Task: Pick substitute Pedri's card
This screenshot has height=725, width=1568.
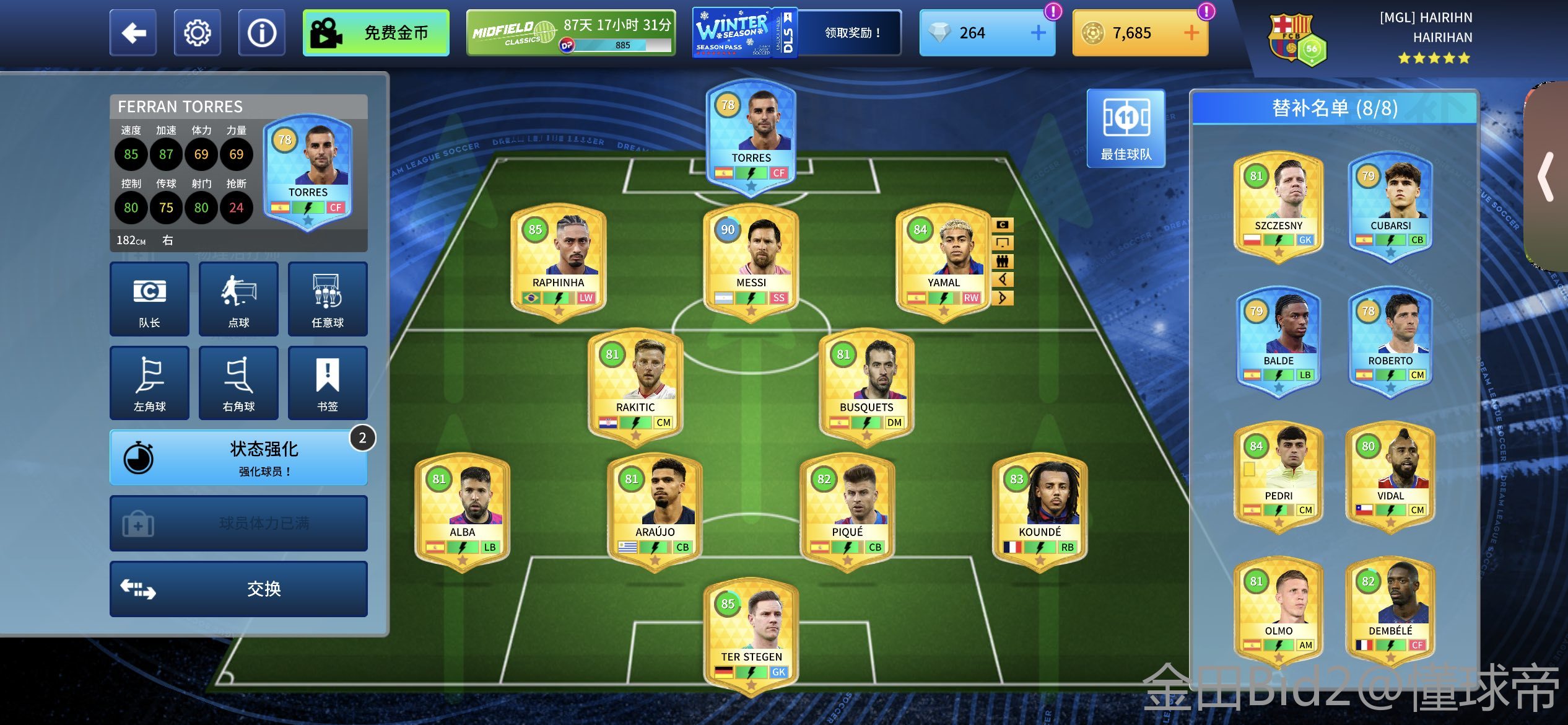Action: point(1278,474)
